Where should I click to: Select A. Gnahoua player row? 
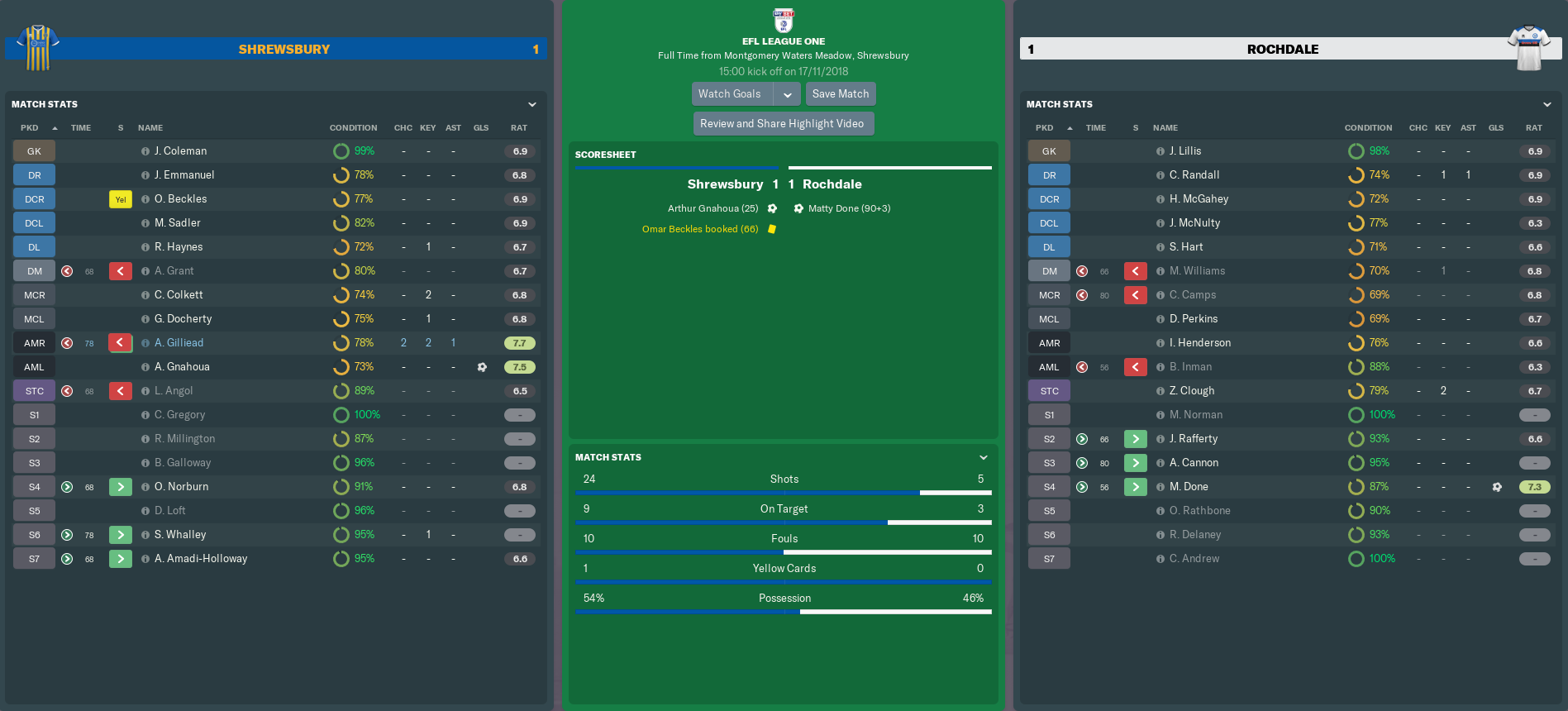(x=182, y=367)
